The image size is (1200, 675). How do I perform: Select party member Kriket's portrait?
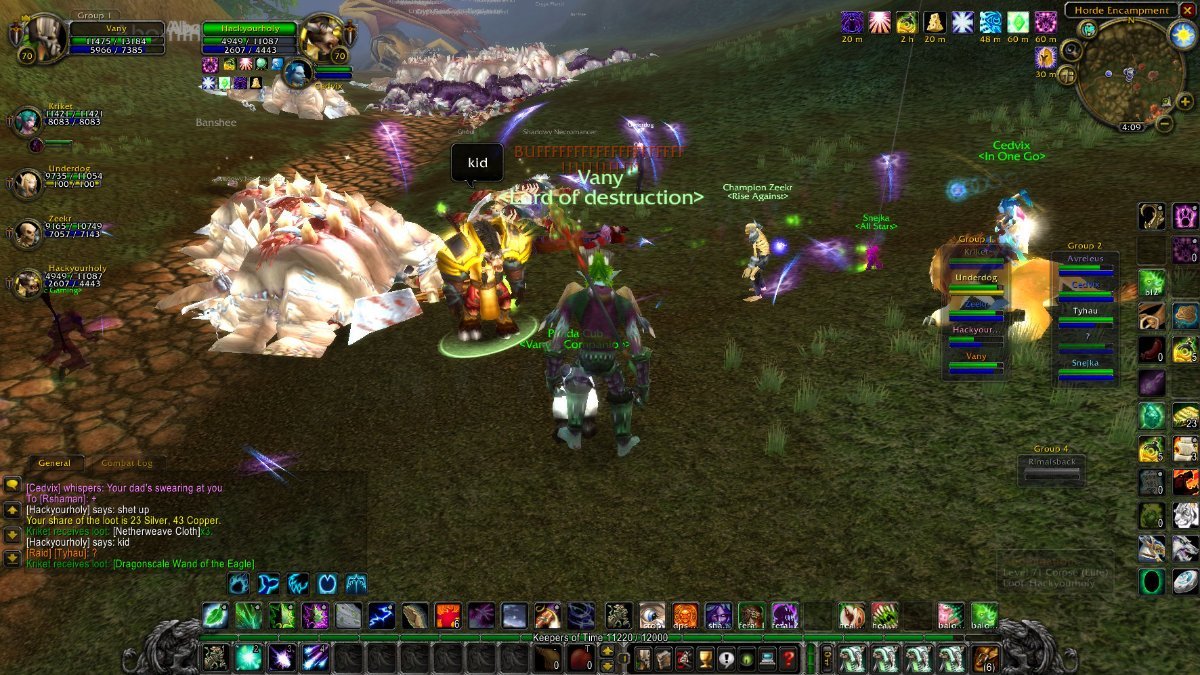coord(27,122)
